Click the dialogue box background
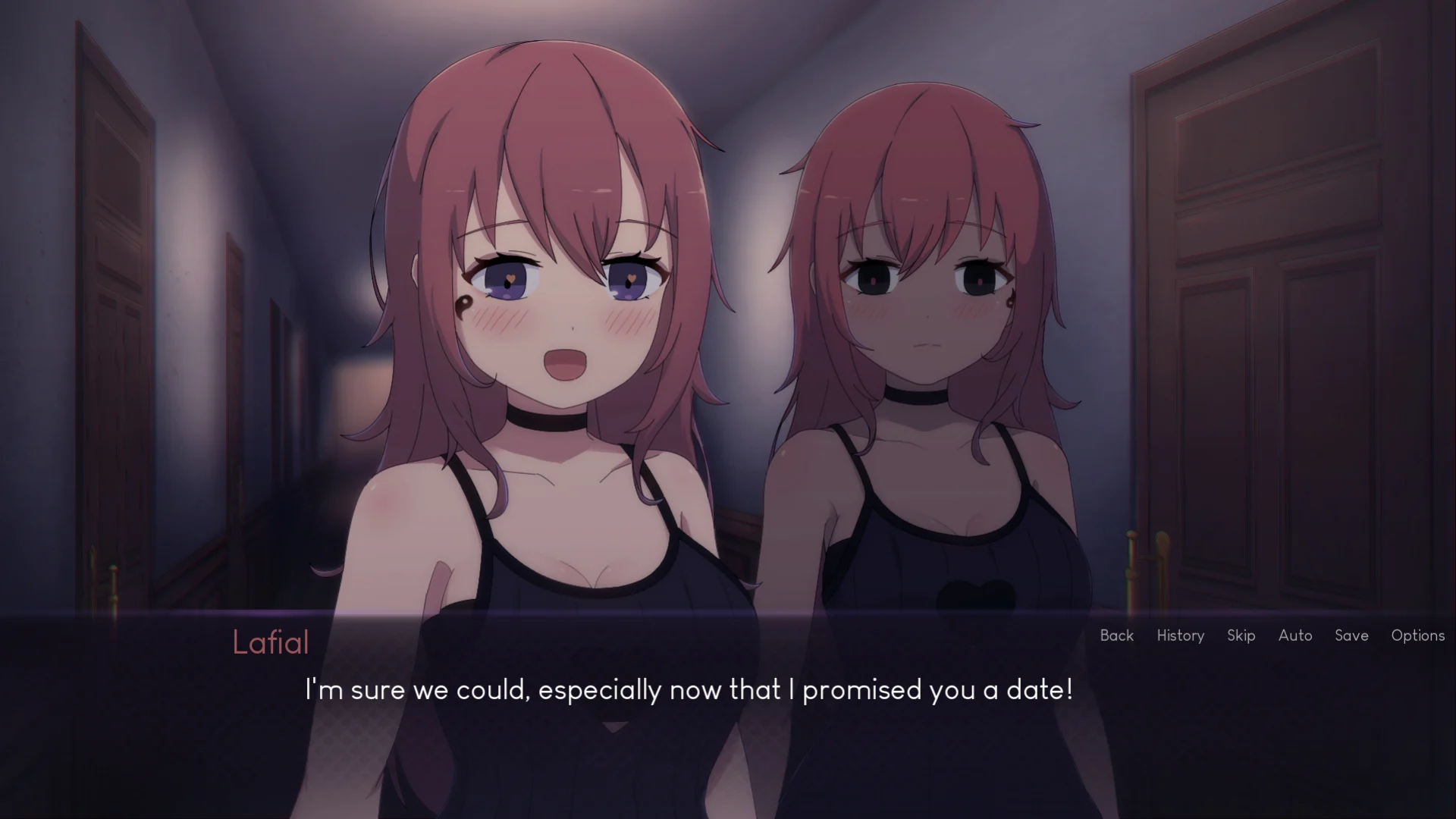The image size is (1456, 819). (728, 751)
